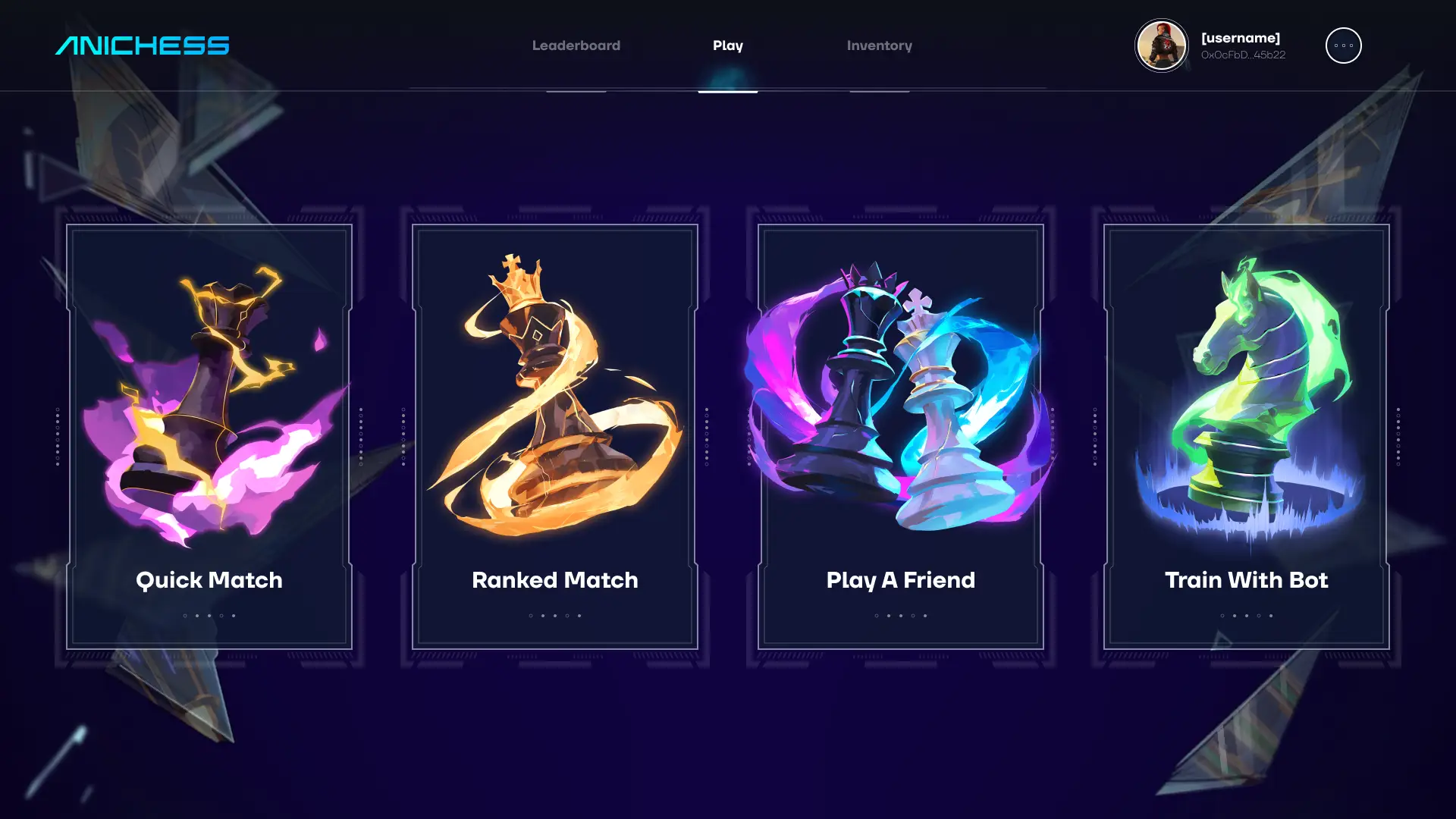Select the Play tab in navigation
The height and width of the screenshot is (819, 1456).
(x=727, y=45)
